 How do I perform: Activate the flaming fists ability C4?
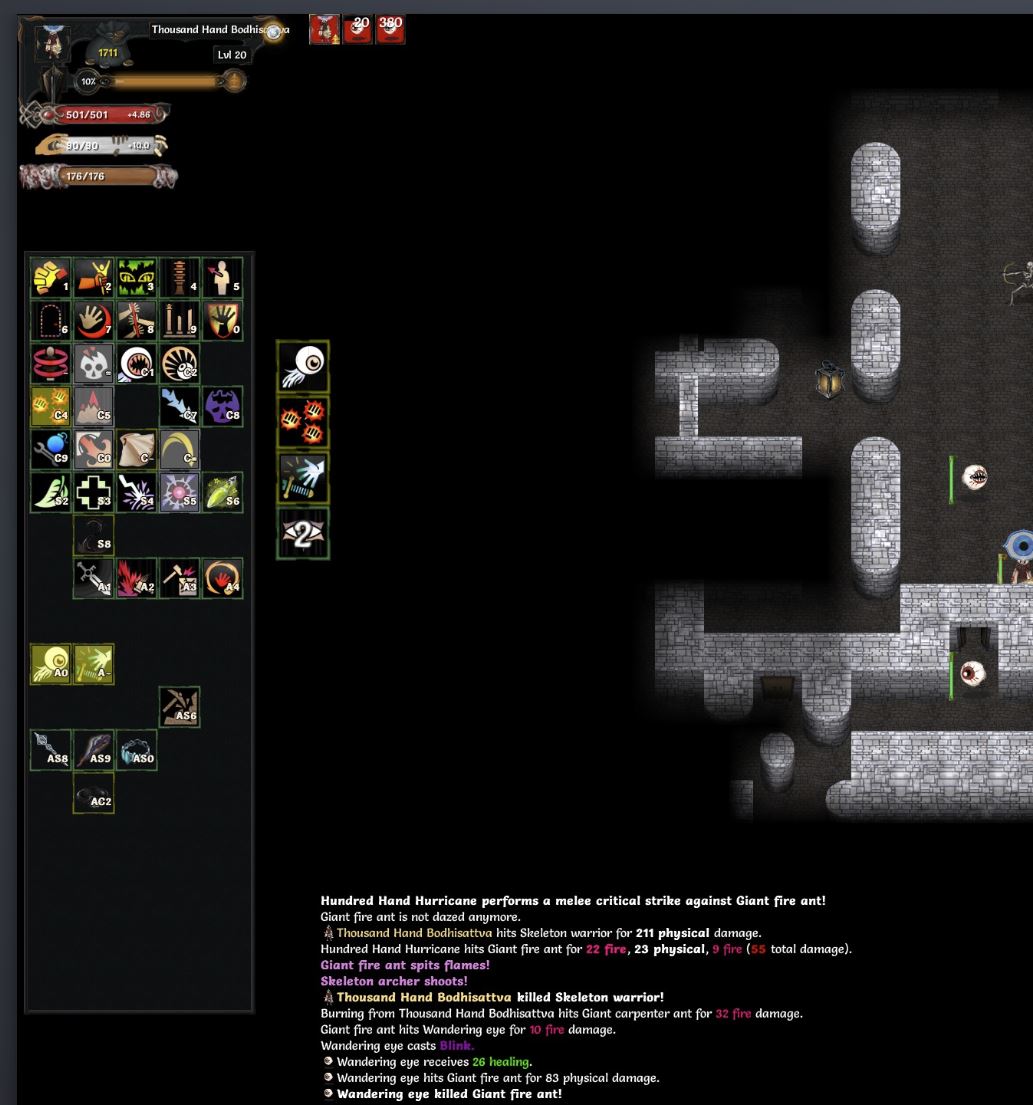[x=50, y=406]
